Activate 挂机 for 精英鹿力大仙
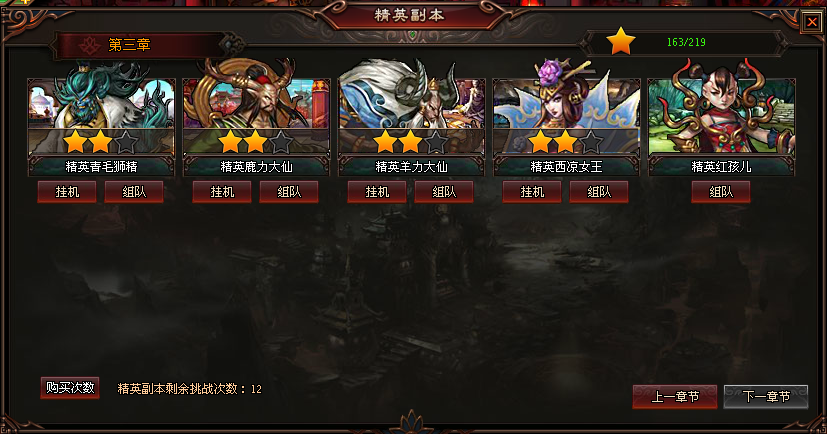Viewport: 827px width, 434px height. [x=222, y=192]
